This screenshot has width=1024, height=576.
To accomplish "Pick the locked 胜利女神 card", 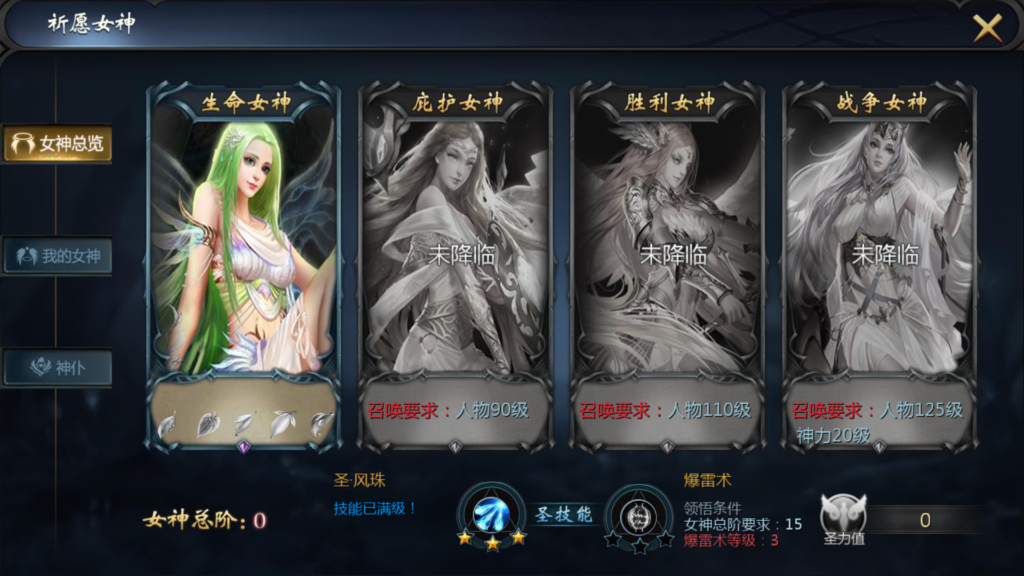I will coord(667,250).
